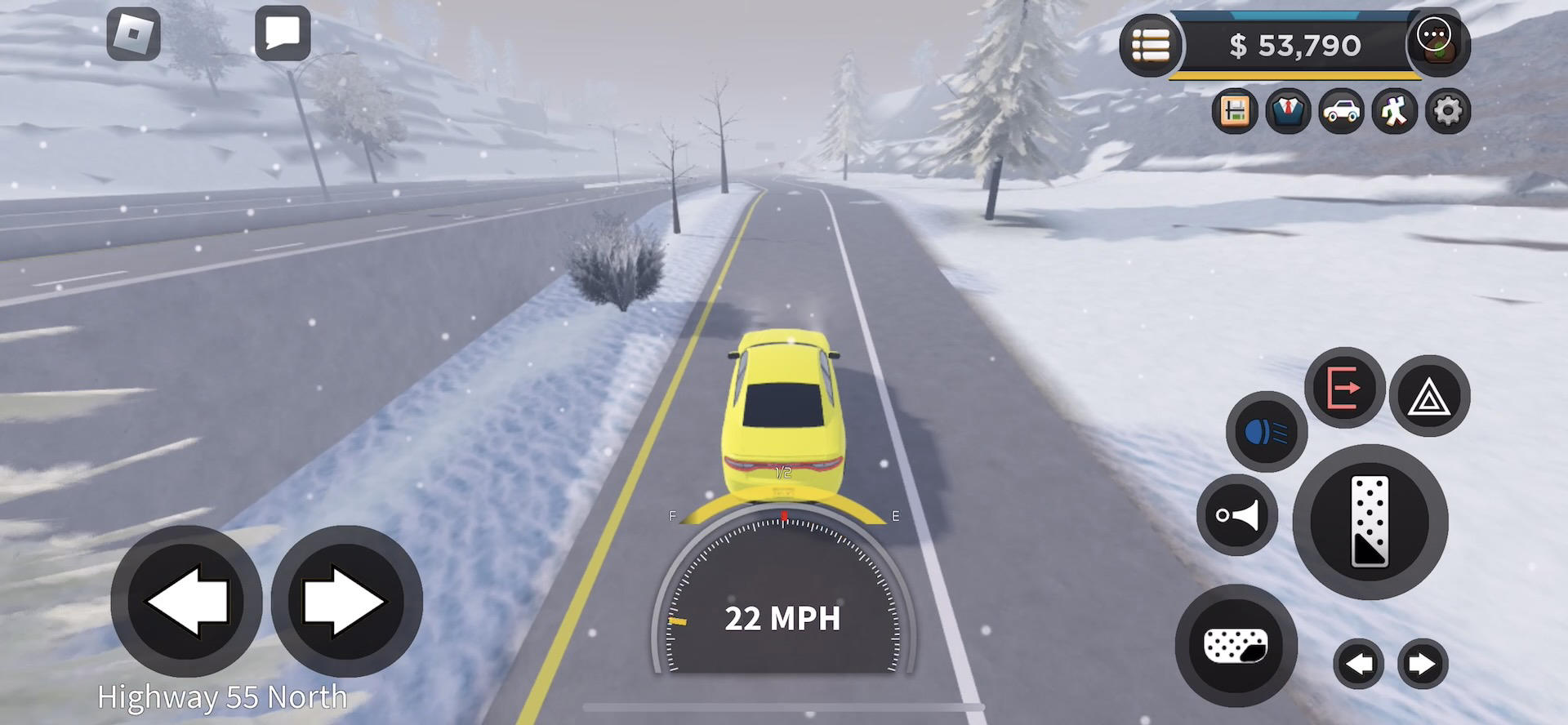The image size is (1568, 725).
Task: Tap the tall gas pedal
Action: point(1370,522)
